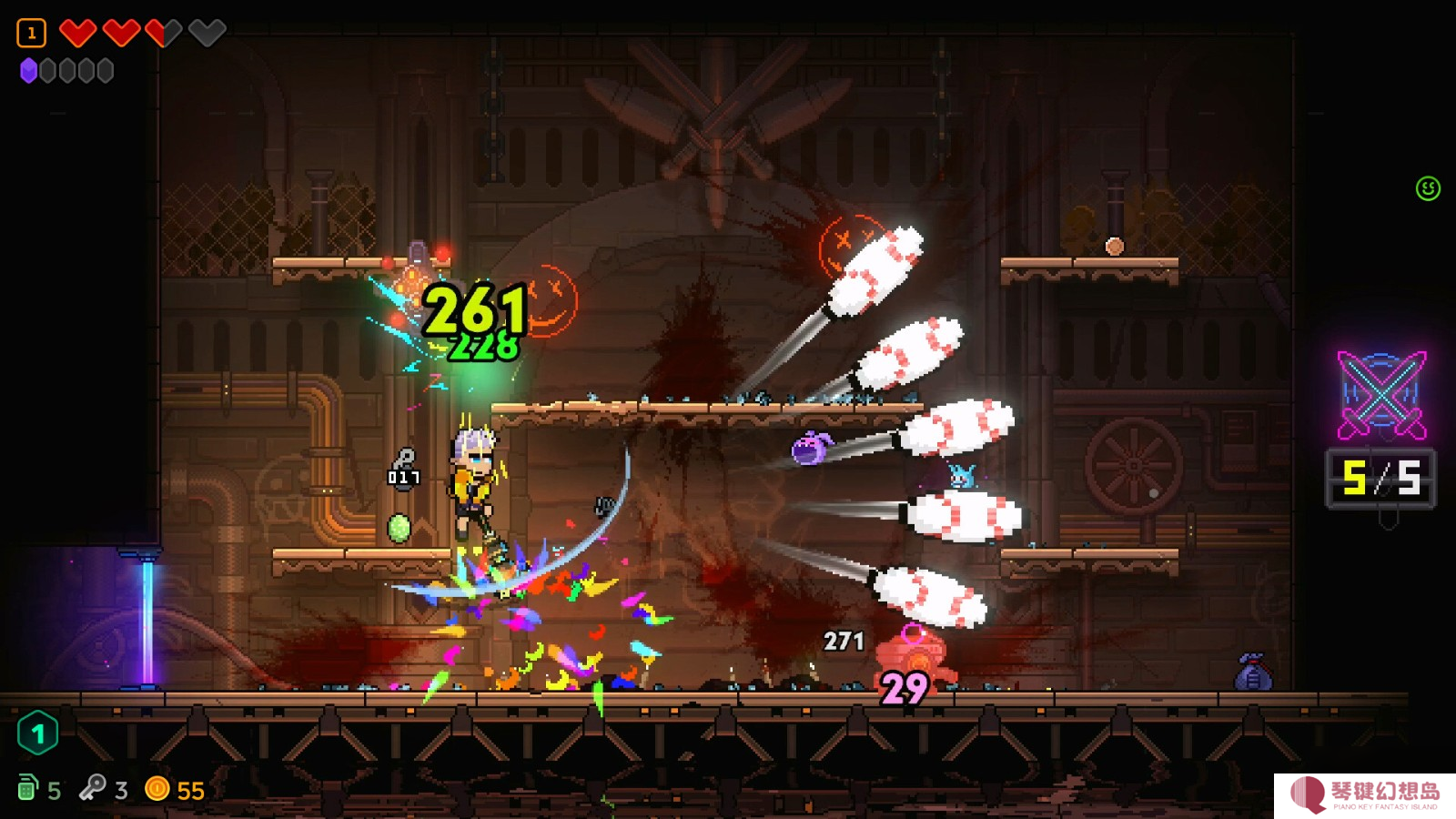Click the green smiley face icon
The height and width of the screenshot is (819, 1456).
tap(1428, 188)
